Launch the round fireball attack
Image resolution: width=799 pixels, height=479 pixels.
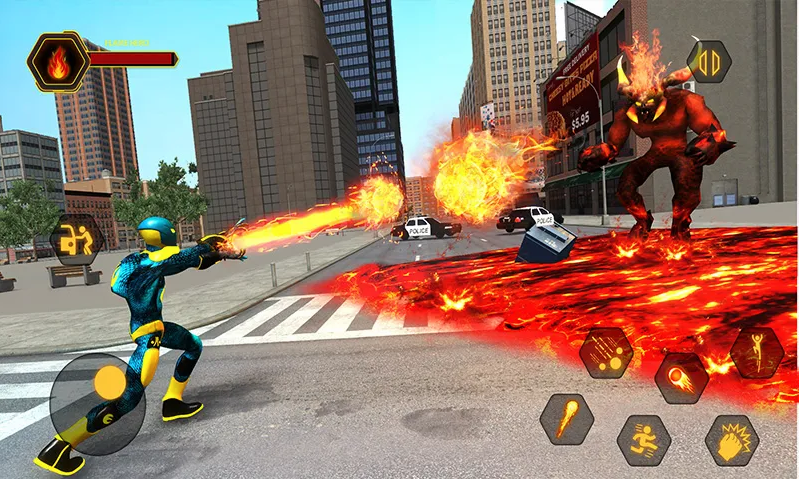pos(682,377)
